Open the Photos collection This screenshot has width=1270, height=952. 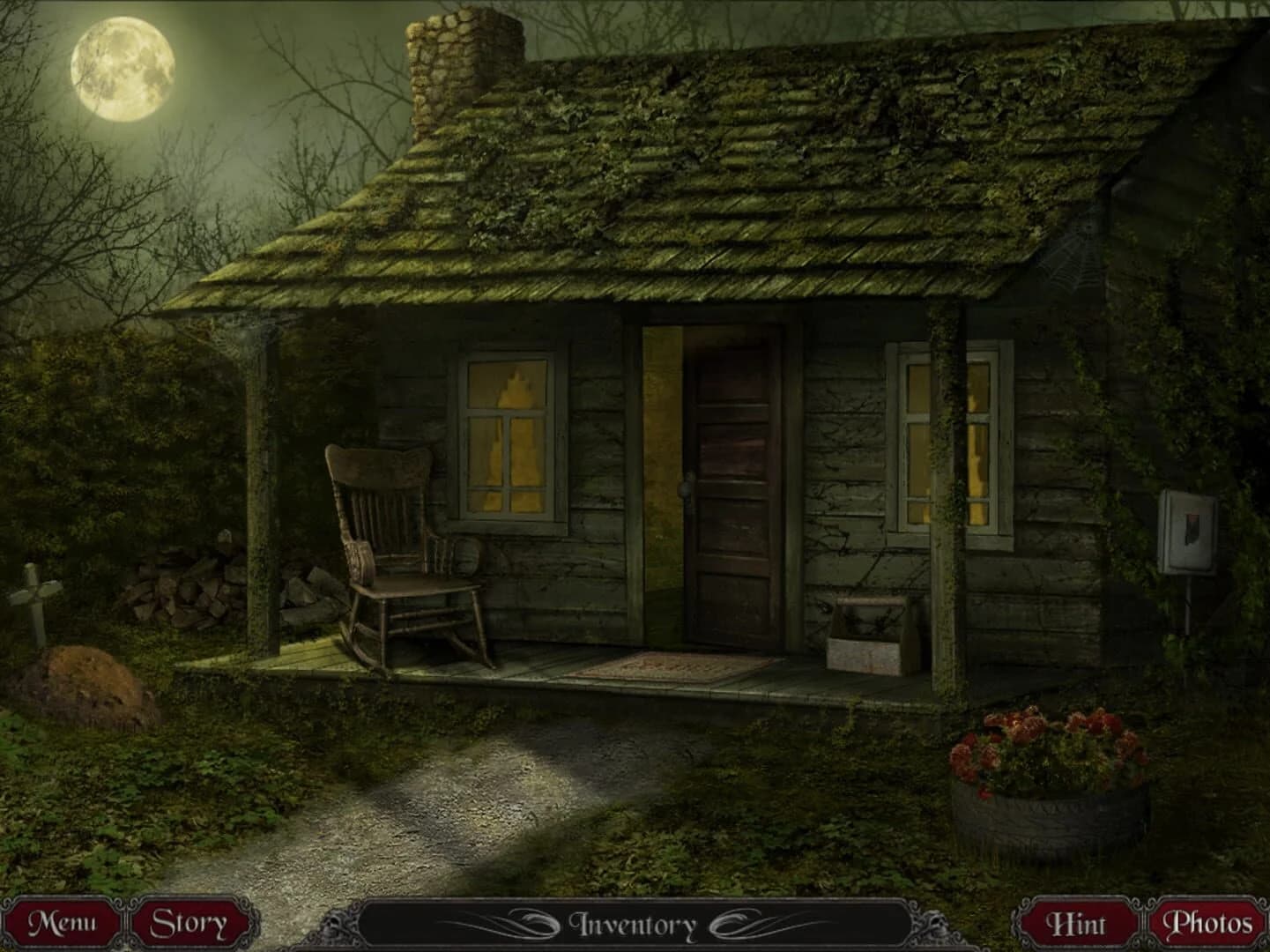coord(1209,924)
